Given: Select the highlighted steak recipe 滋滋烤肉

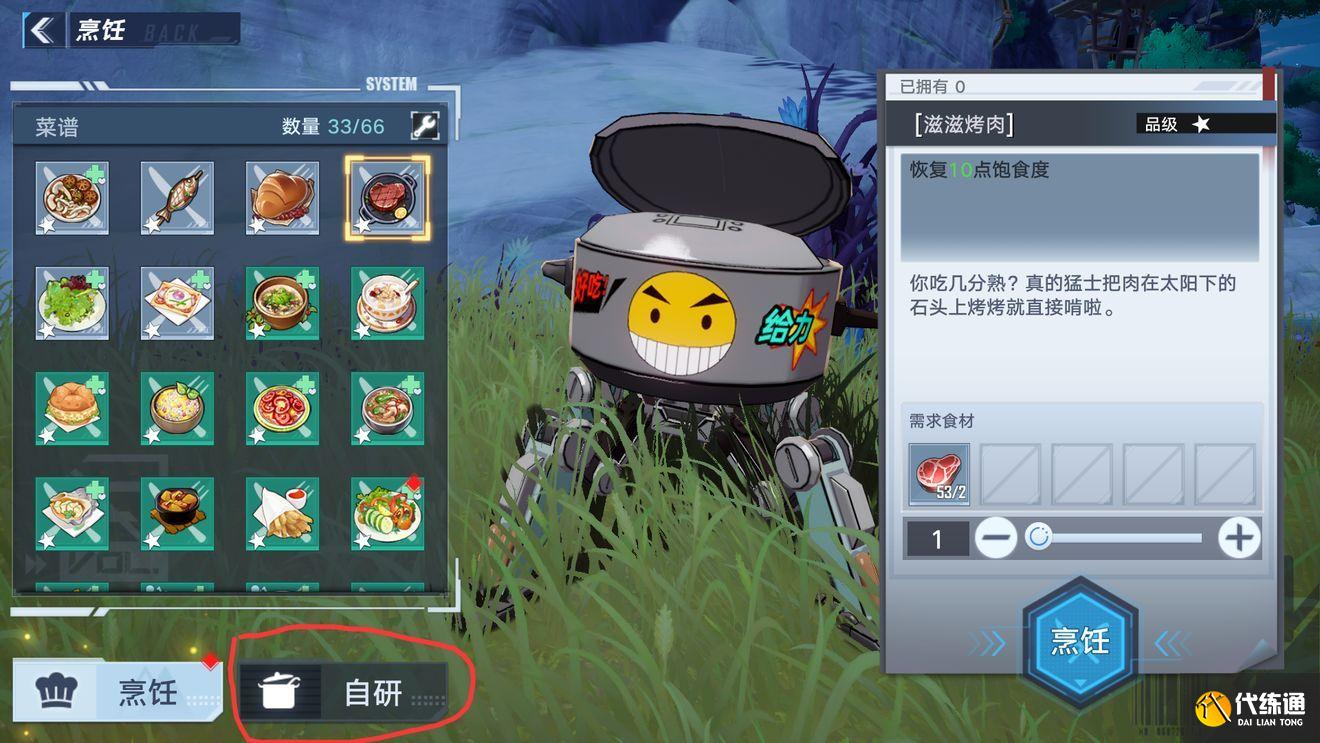Looking at the screenshot, I should point(387,197).
